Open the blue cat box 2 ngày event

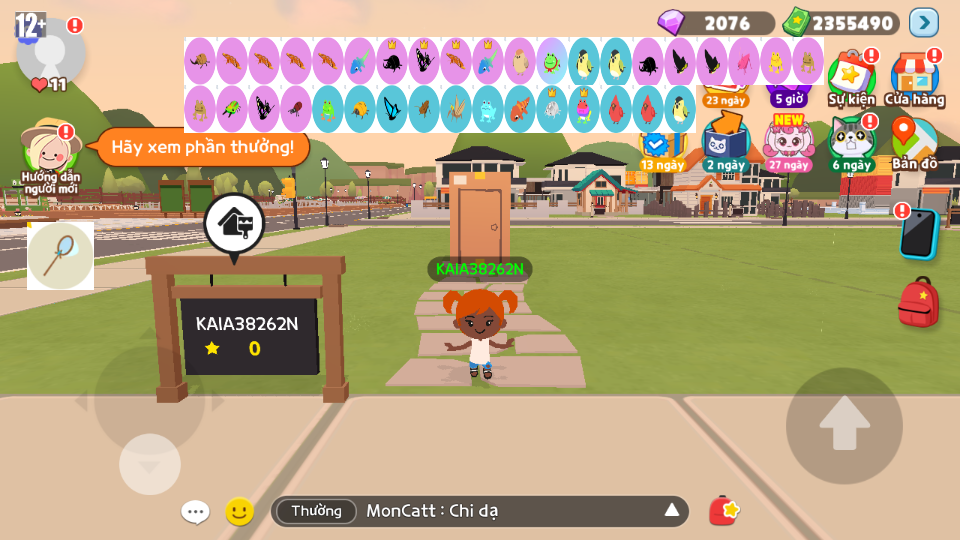click(725, 142)
